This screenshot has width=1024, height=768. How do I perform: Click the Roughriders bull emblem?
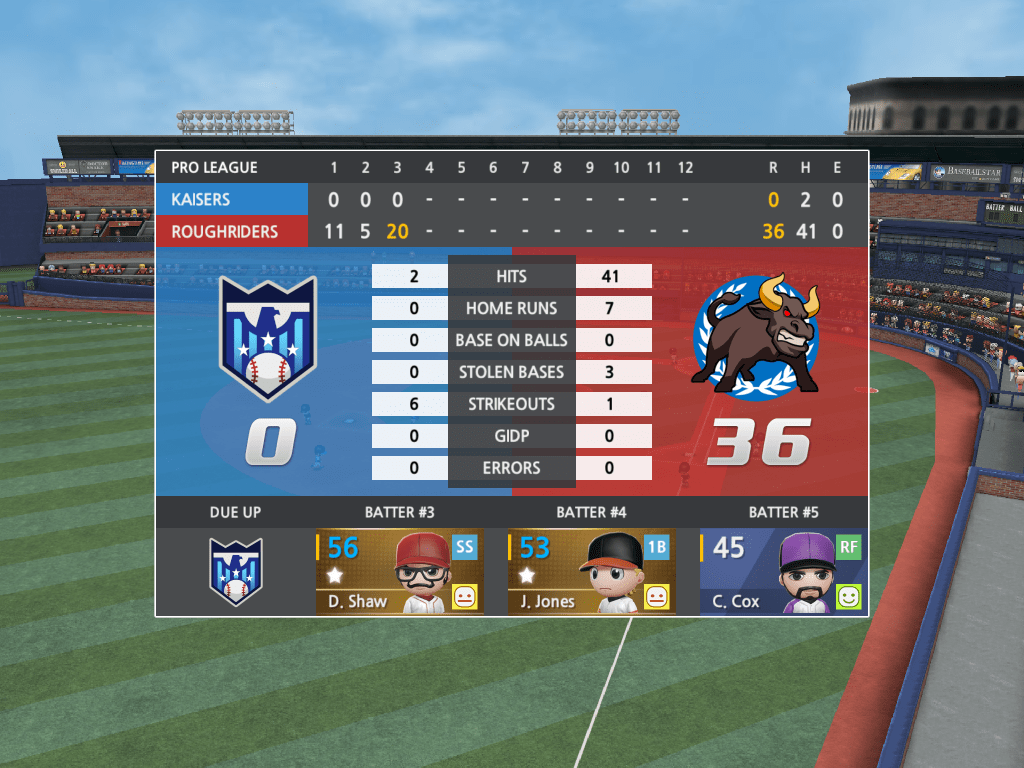tap(756, 336)
